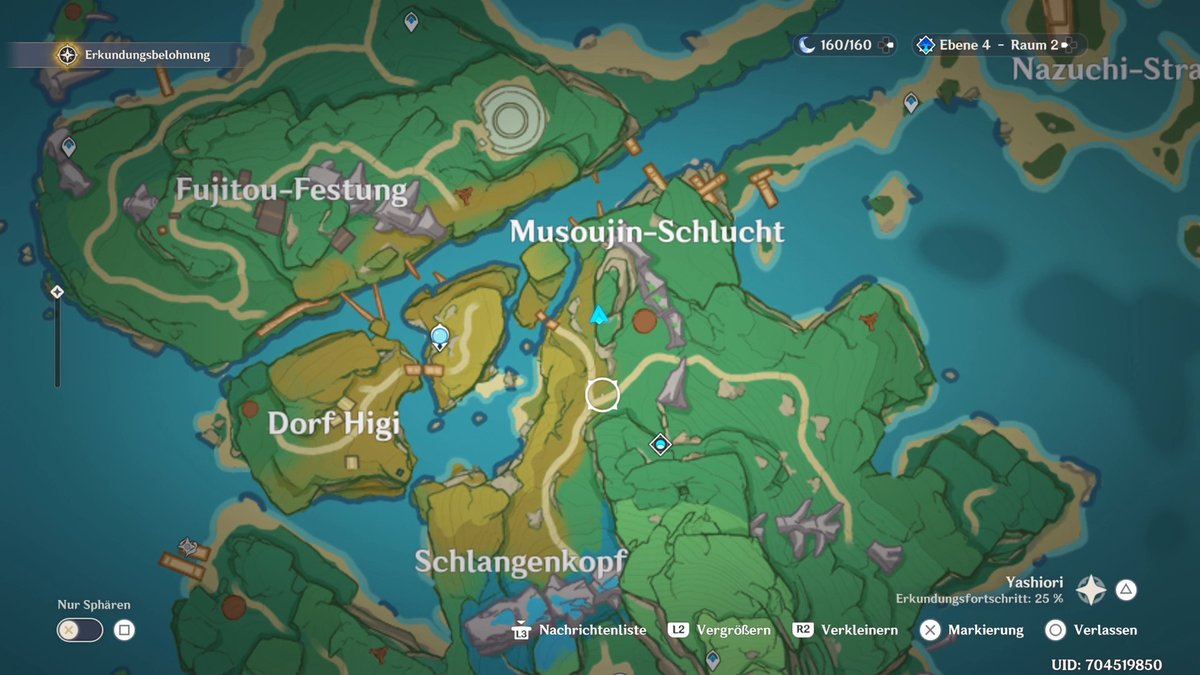Select the red circle pin under Musoujin-Schlucht
The image size is (1200, 675).
(645, 320)
